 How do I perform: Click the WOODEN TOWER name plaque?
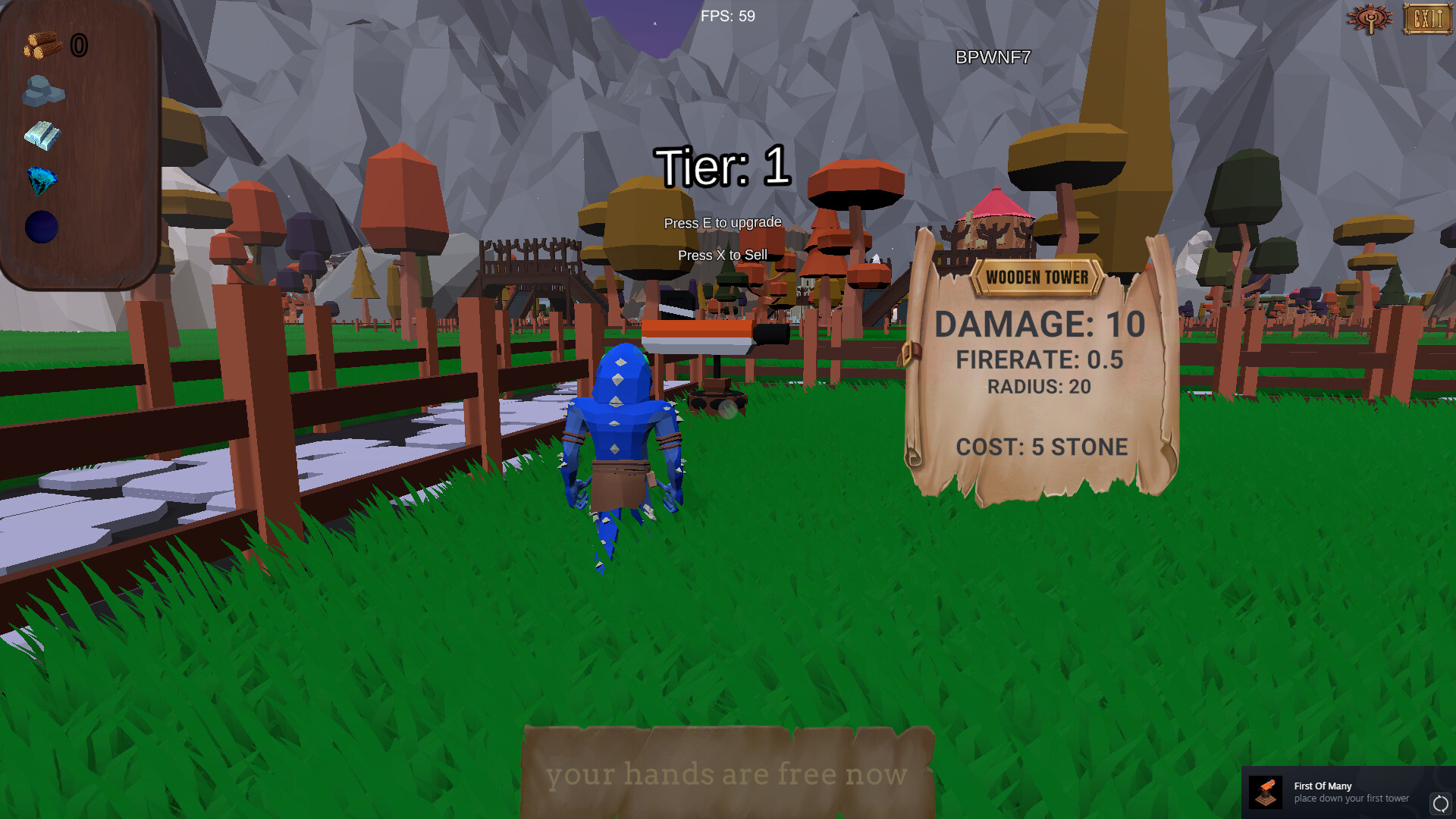[1037, 277]
